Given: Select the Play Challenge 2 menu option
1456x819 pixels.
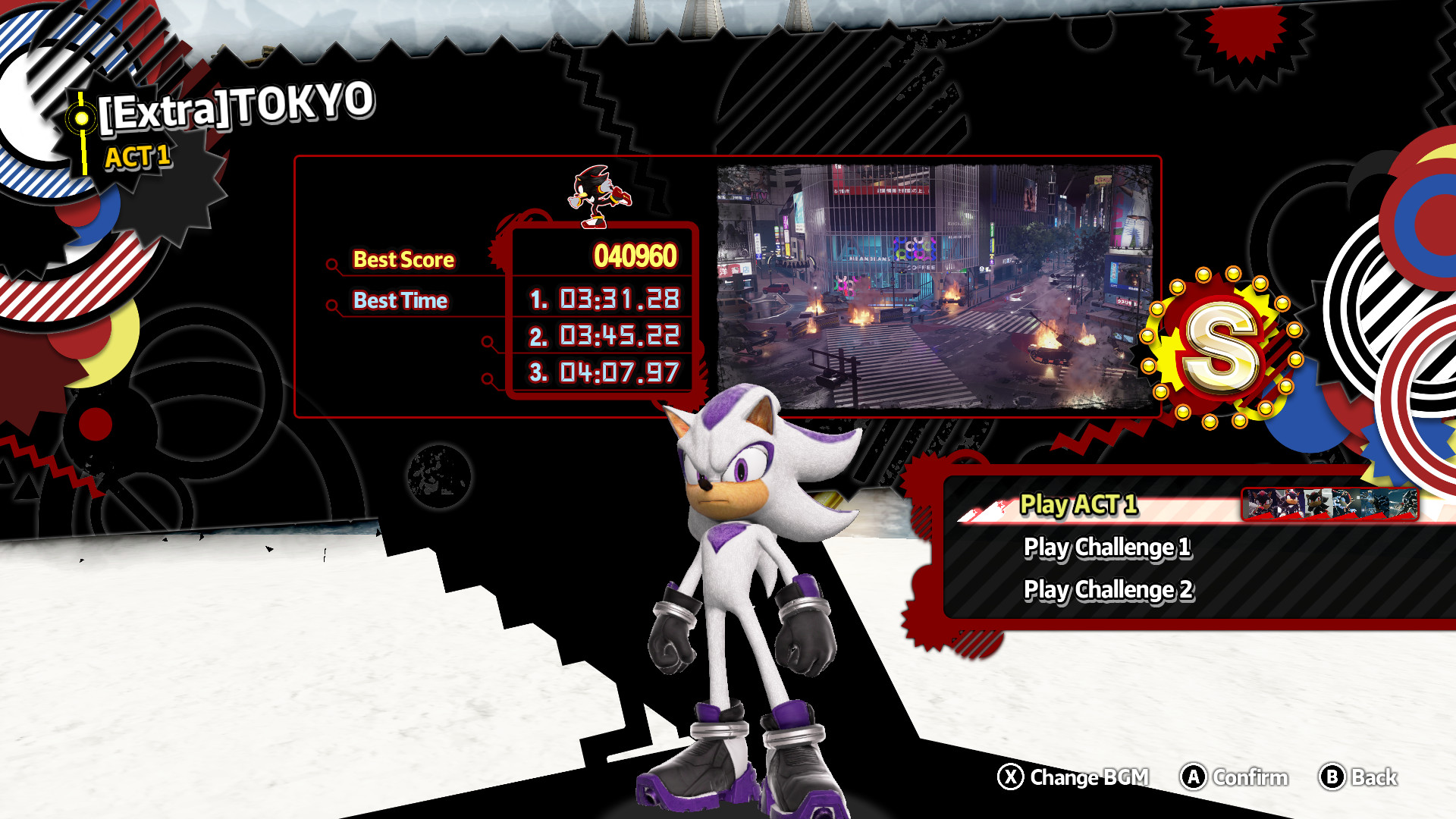Looking at the screenshot, I should (x=1109, y=590).
